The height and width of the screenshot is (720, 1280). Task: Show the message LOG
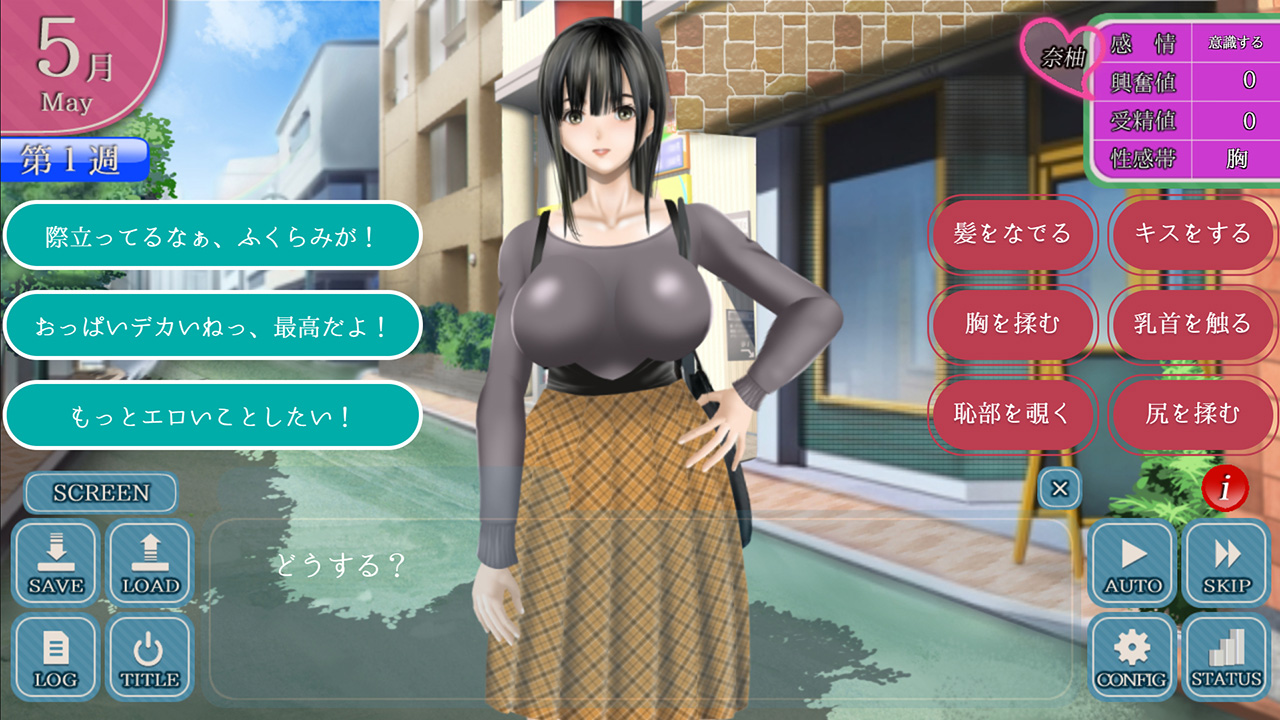(56, 656)
